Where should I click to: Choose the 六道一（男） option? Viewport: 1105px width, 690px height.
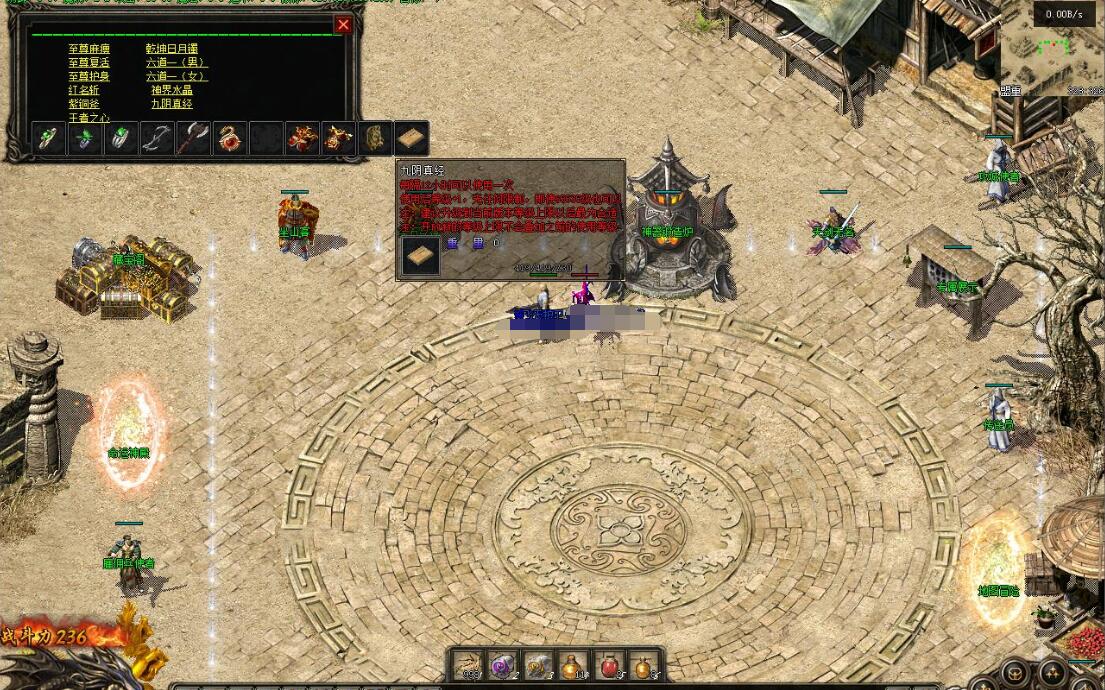176,63
